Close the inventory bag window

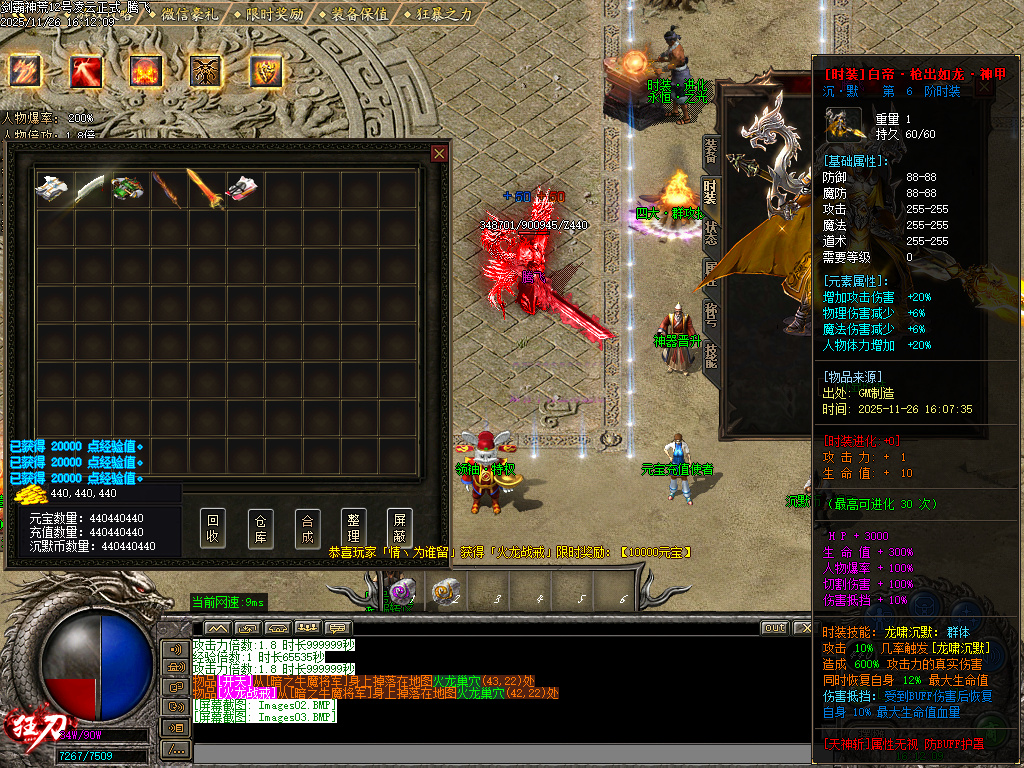click(x=438, y=153)
